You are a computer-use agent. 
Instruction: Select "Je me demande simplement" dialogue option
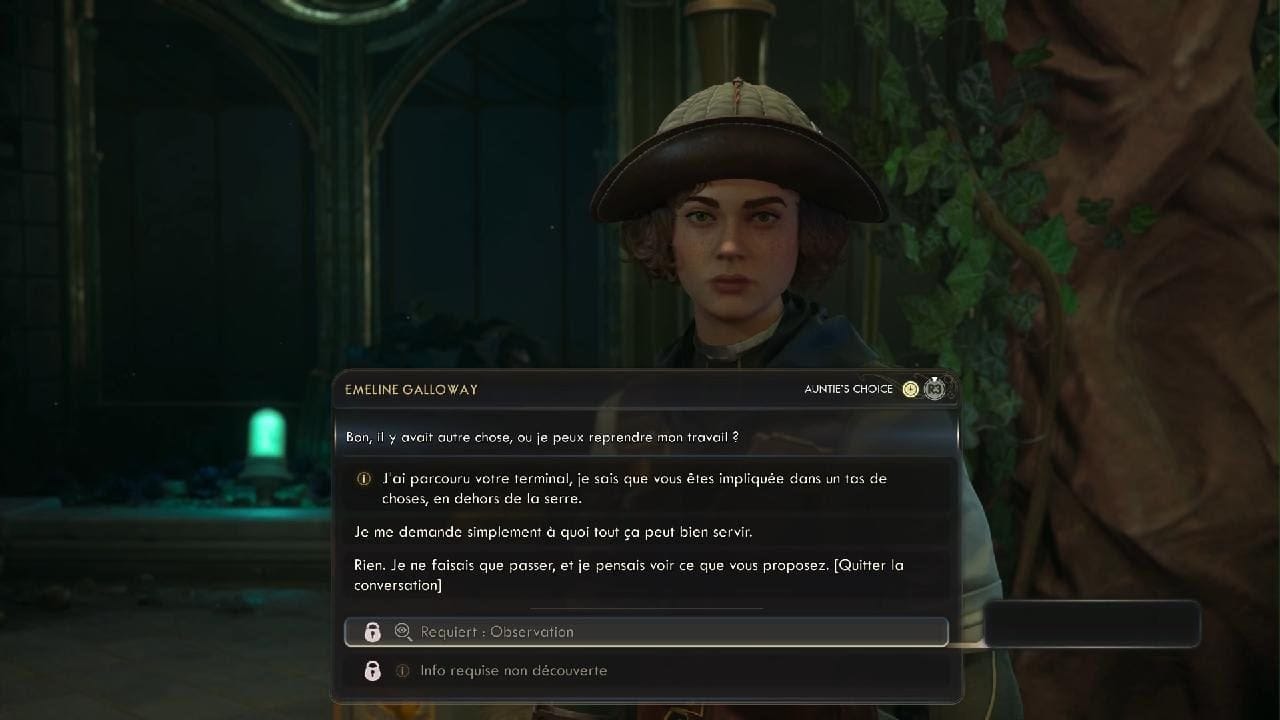(552, 532)
